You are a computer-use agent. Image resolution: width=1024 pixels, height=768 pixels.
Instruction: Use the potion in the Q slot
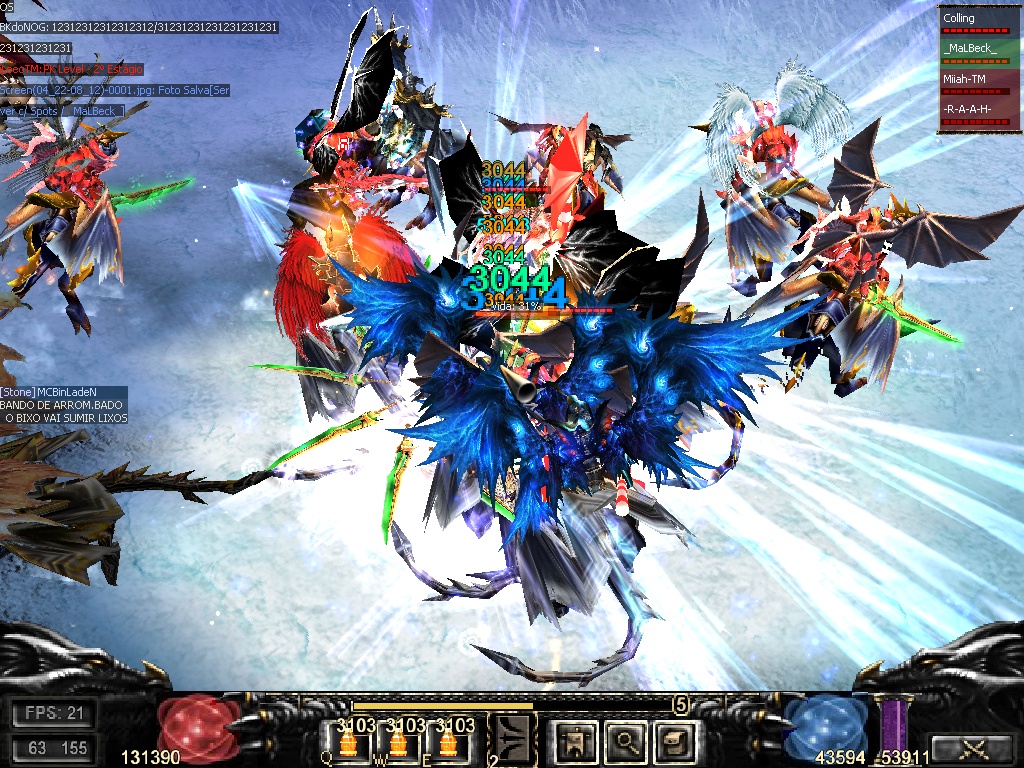pos(350,742)
